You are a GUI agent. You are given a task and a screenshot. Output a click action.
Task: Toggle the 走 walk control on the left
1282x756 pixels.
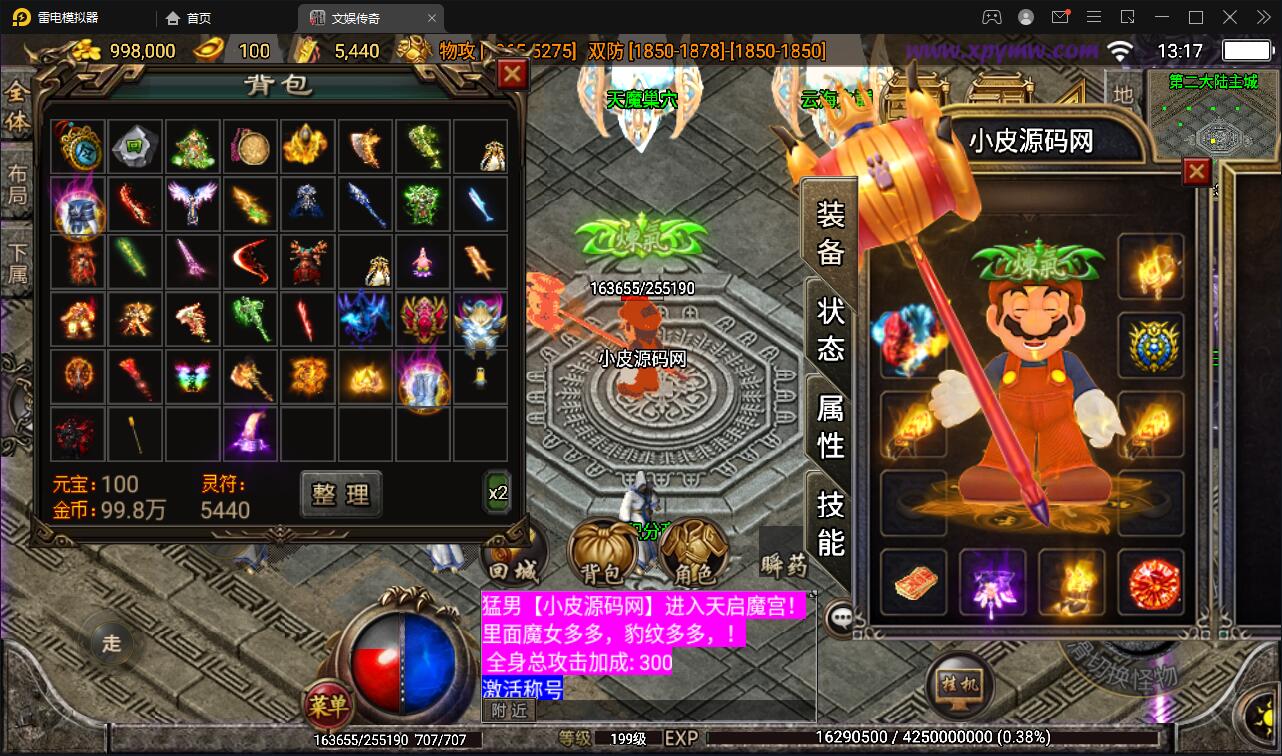click(x=111, y=644)
